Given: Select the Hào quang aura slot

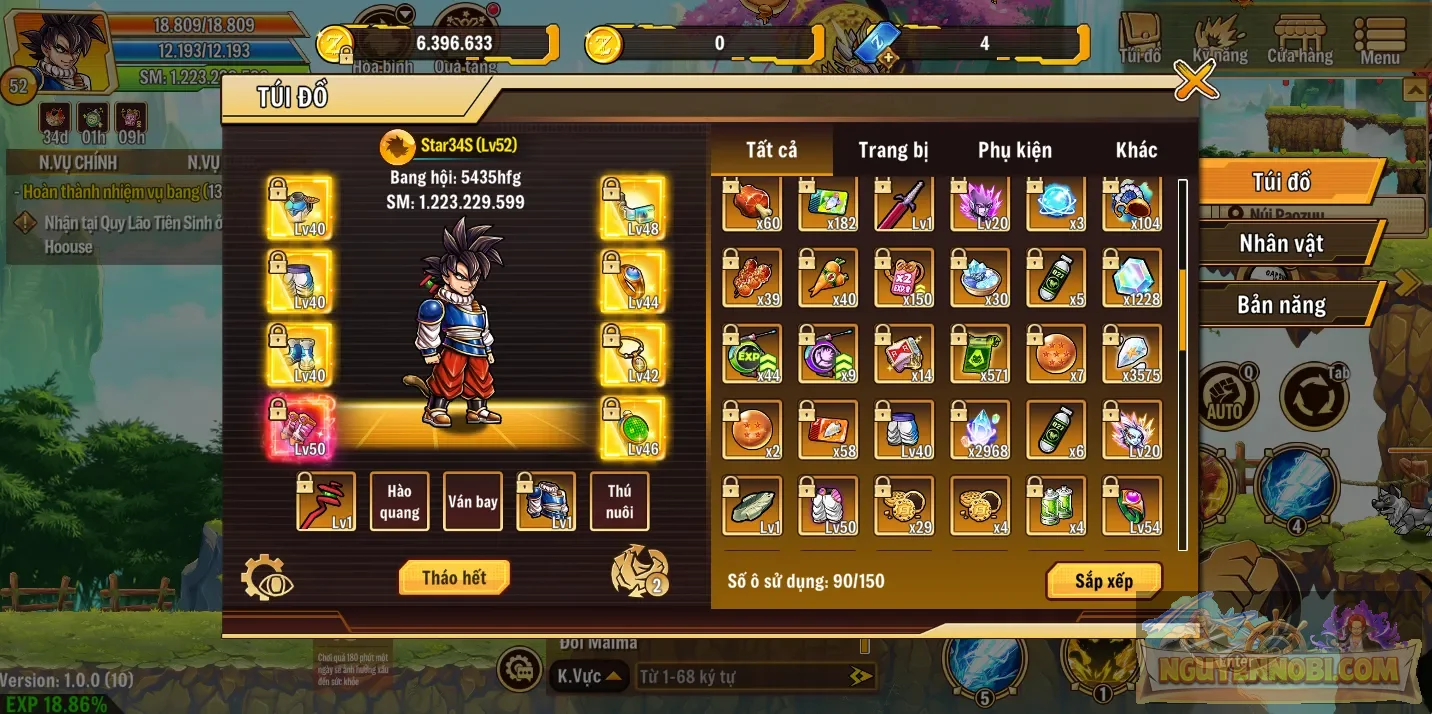Looking at the screenshot, I should click(x=399, y=501).
